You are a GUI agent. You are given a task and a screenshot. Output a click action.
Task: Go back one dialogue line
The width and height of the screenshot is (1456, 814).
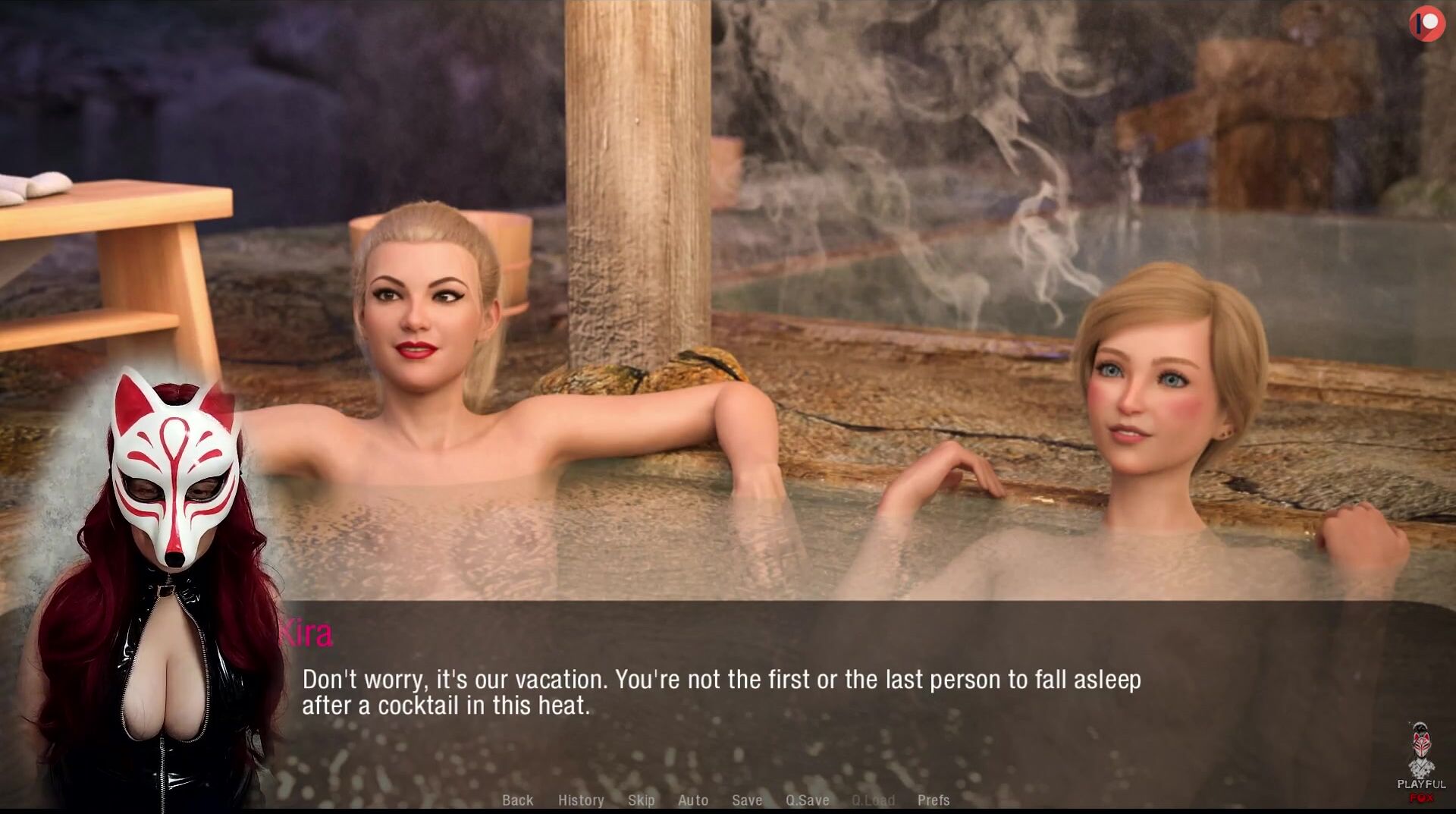coord(518,800)
